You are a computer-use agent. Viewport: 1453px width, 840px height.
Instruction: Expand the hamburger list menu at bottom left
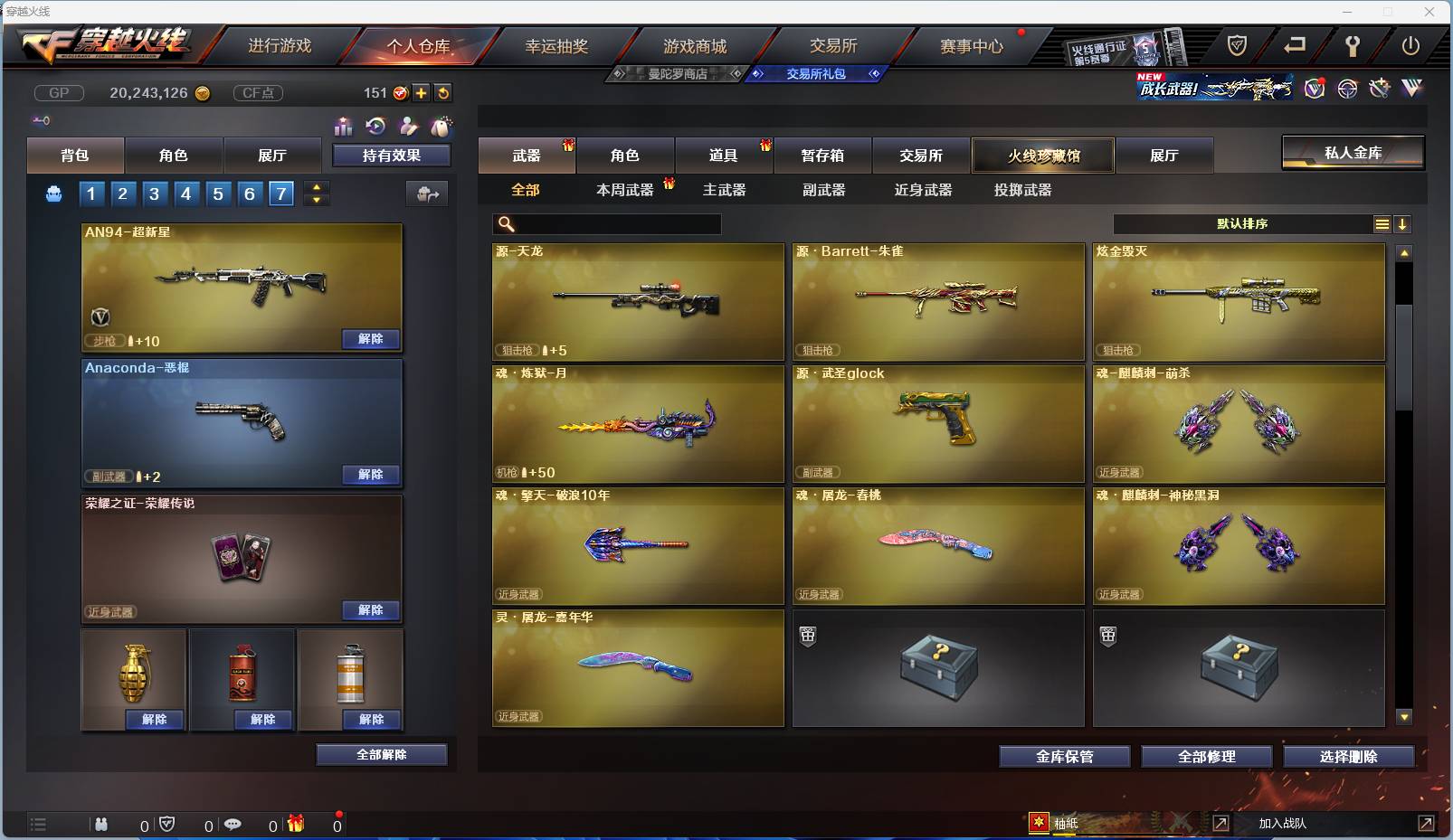(x=39, y=823)
